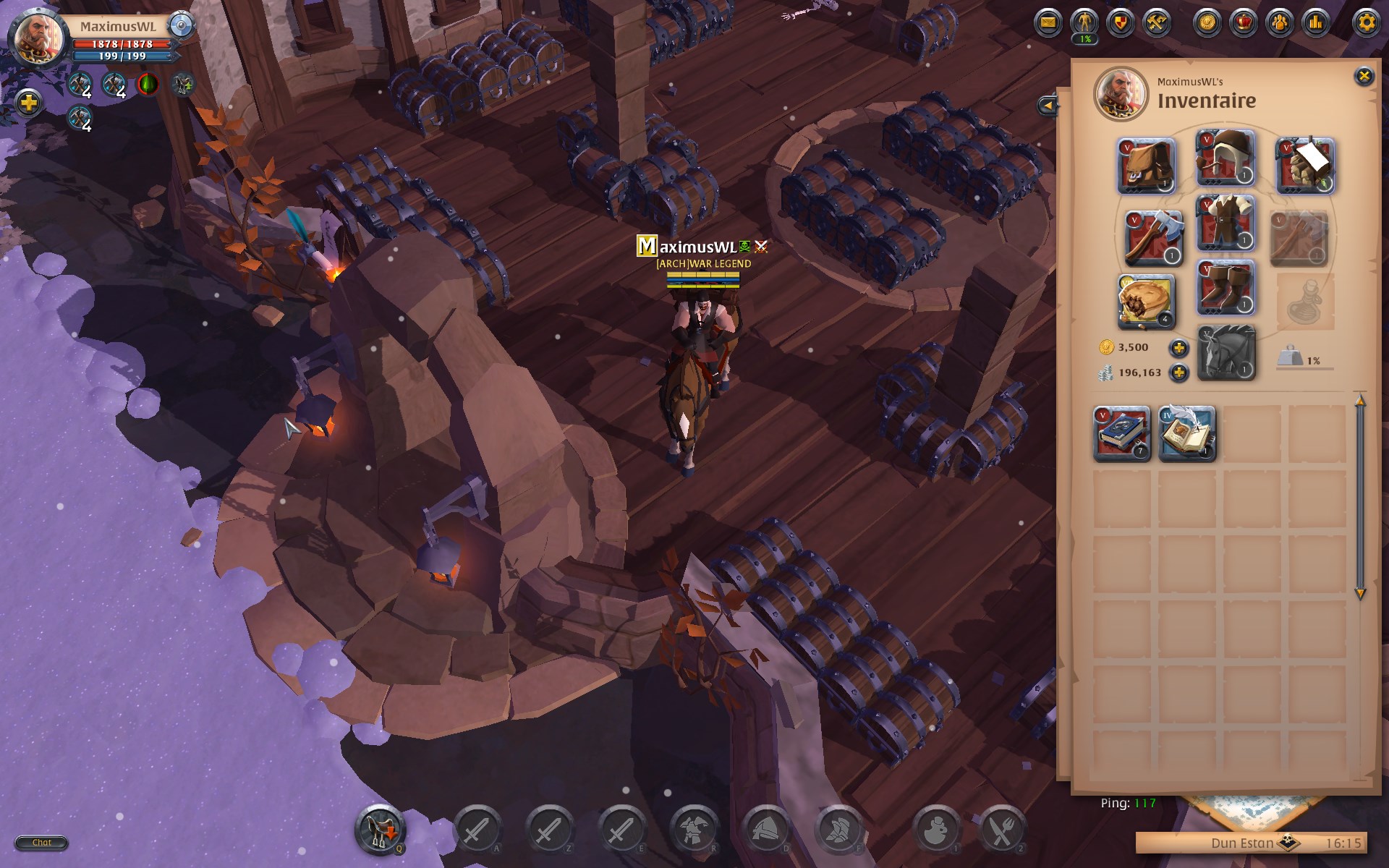
Task: Select the horse mount slot
Action: tap(1226, 353)
